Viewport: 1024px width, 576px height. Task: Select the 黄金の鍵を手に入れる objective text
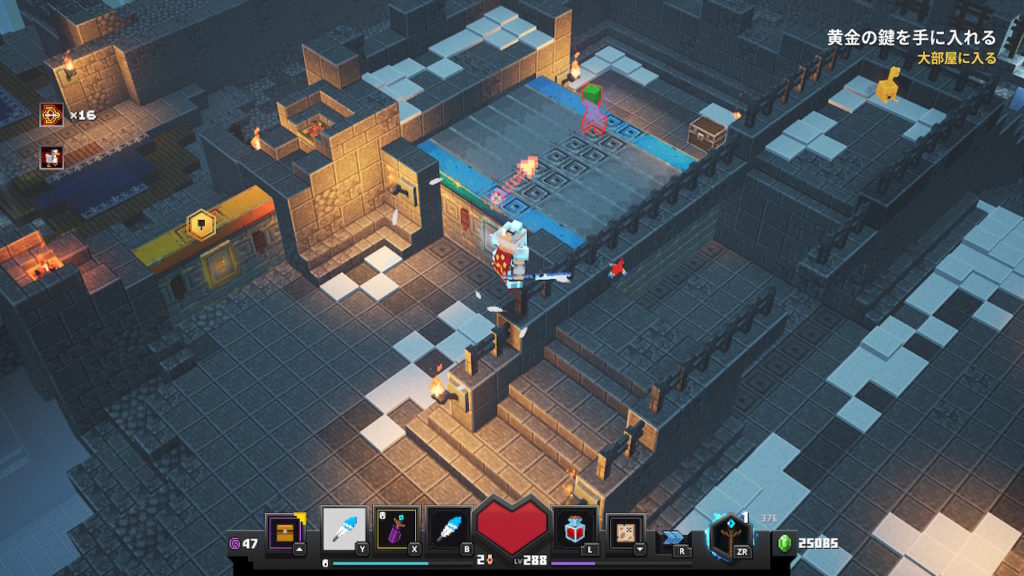tap(911, 38)
